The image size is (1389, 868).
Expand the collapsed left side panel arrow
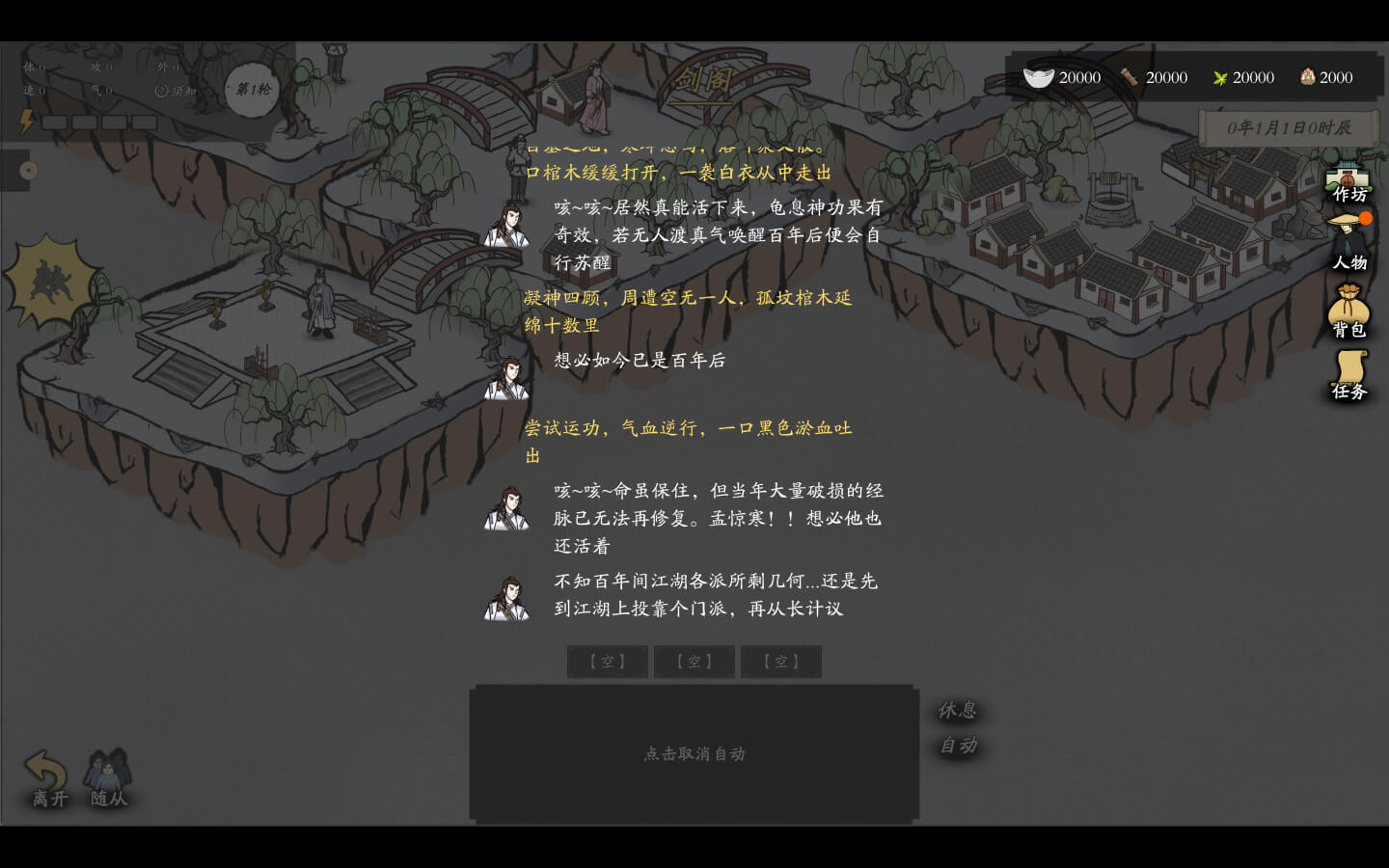pos(28,171)
